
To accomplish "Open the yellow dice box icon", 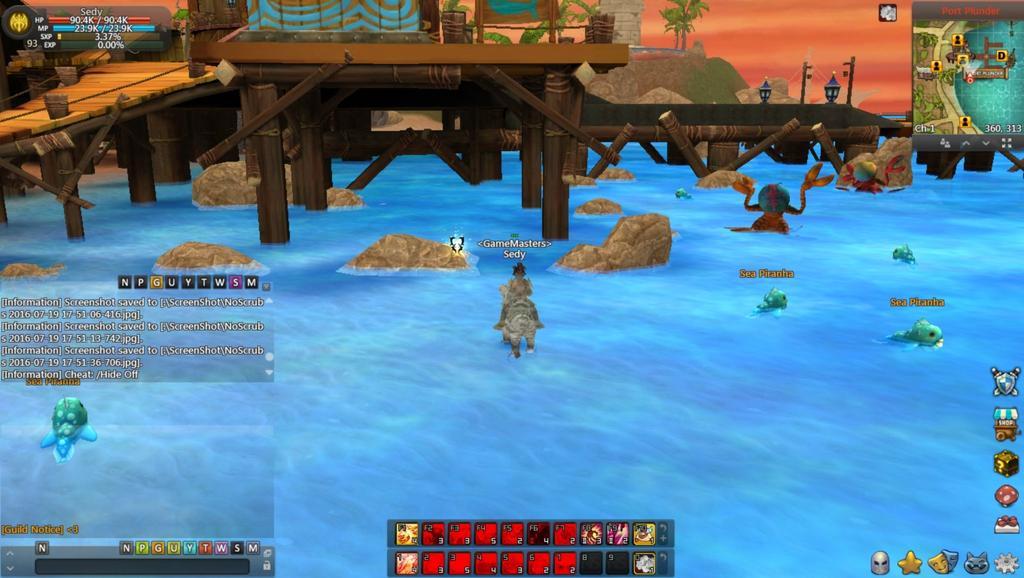I will pyautogui.click(x=1006, y=462).
